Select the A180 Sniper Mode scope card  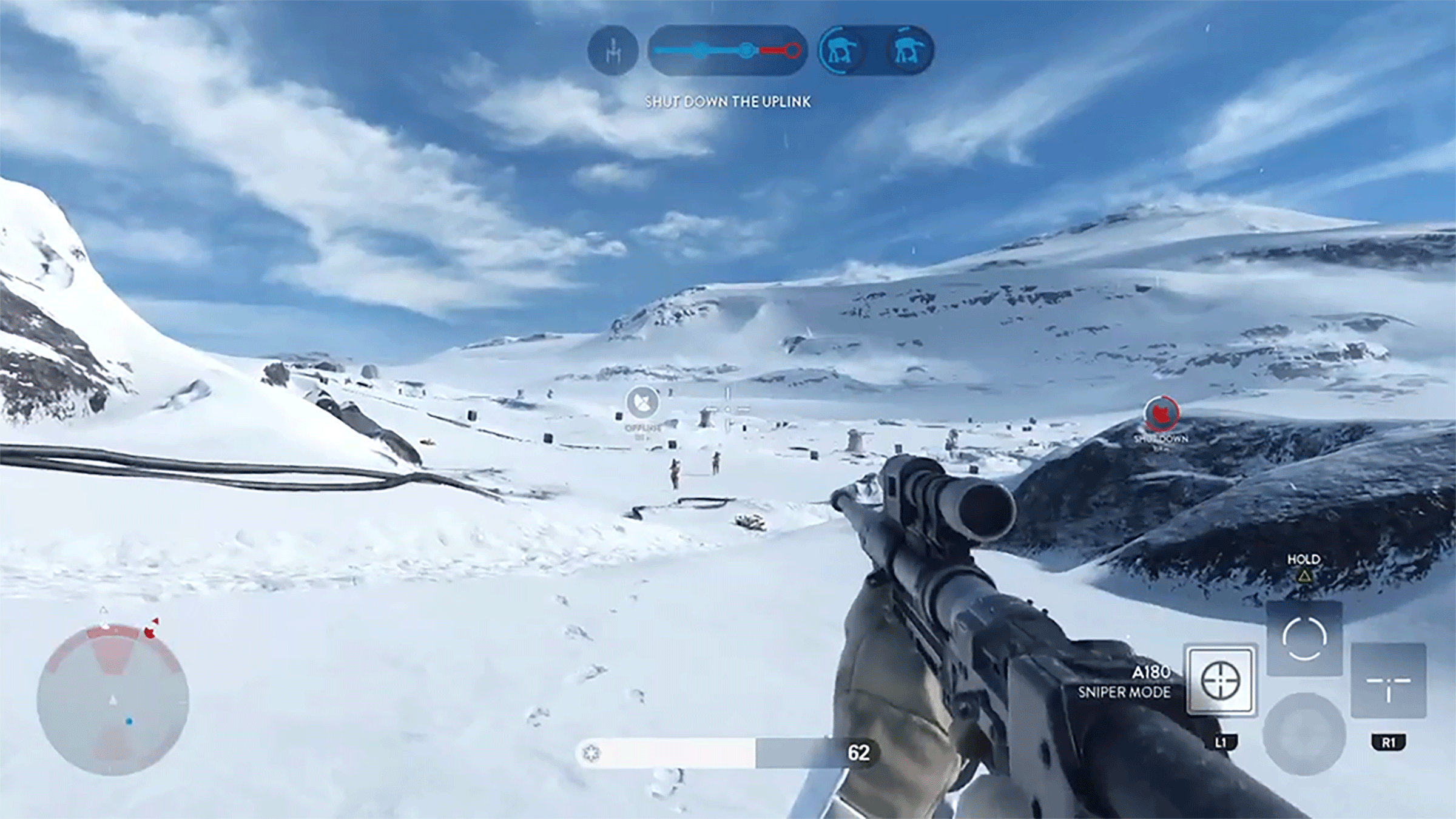click(x=1221, y=680)
